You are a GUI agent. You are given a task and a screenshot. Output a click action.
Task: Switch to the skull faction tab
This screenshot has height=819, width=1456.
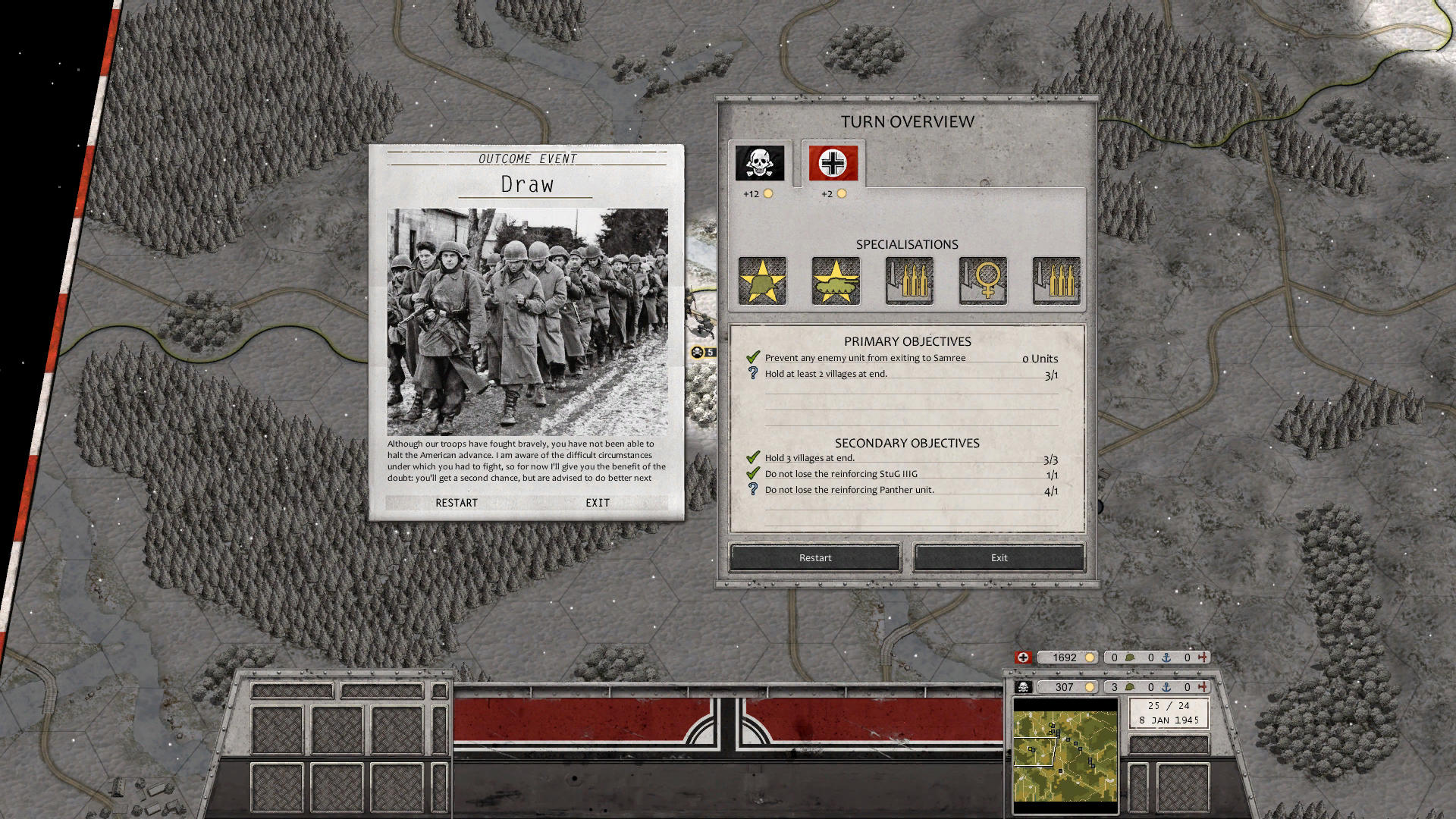coord(759,162)
